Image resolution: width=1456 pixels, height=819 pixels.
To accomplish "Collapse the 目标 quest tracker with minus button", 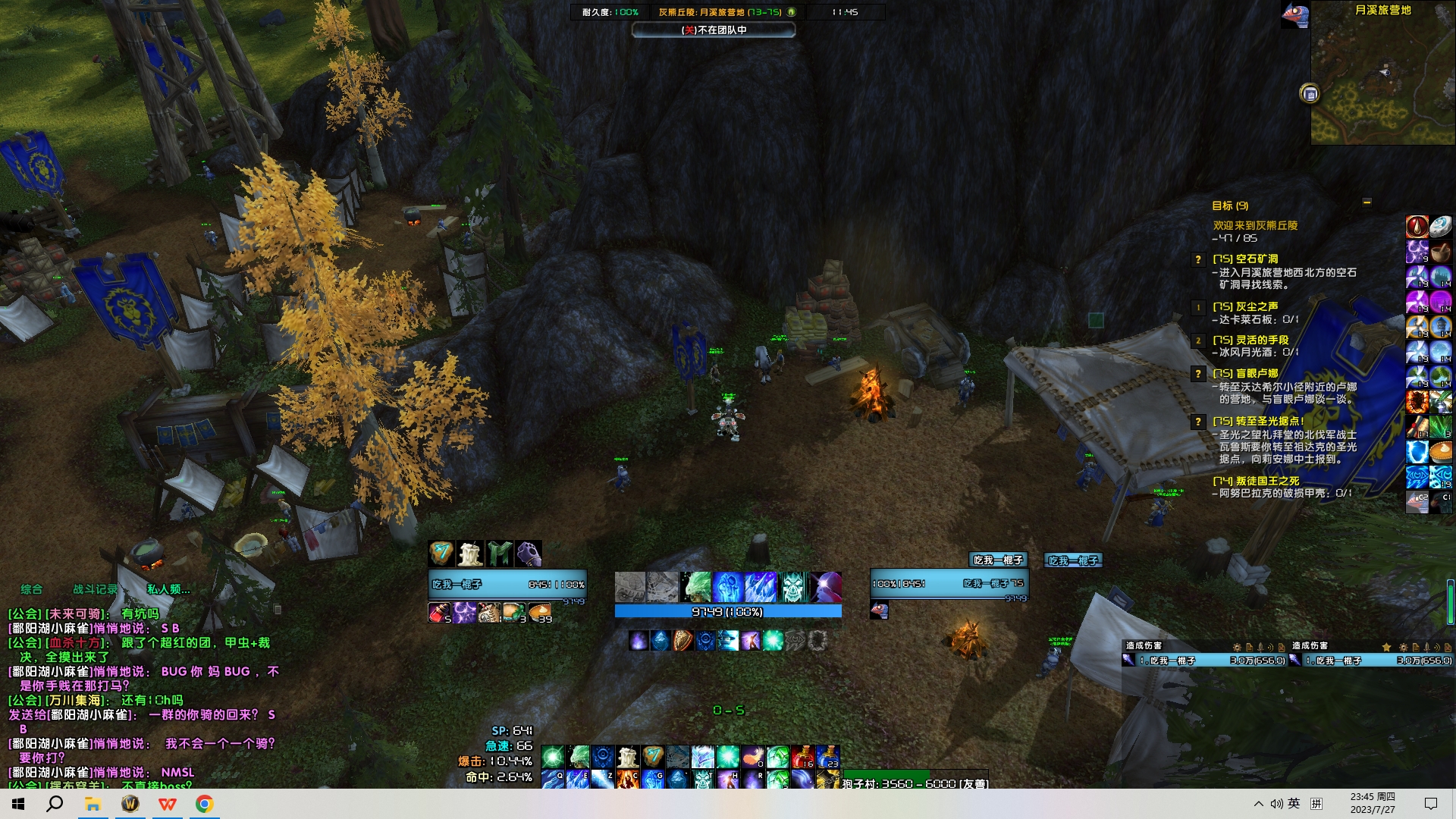I will (x=1367, y=202).
